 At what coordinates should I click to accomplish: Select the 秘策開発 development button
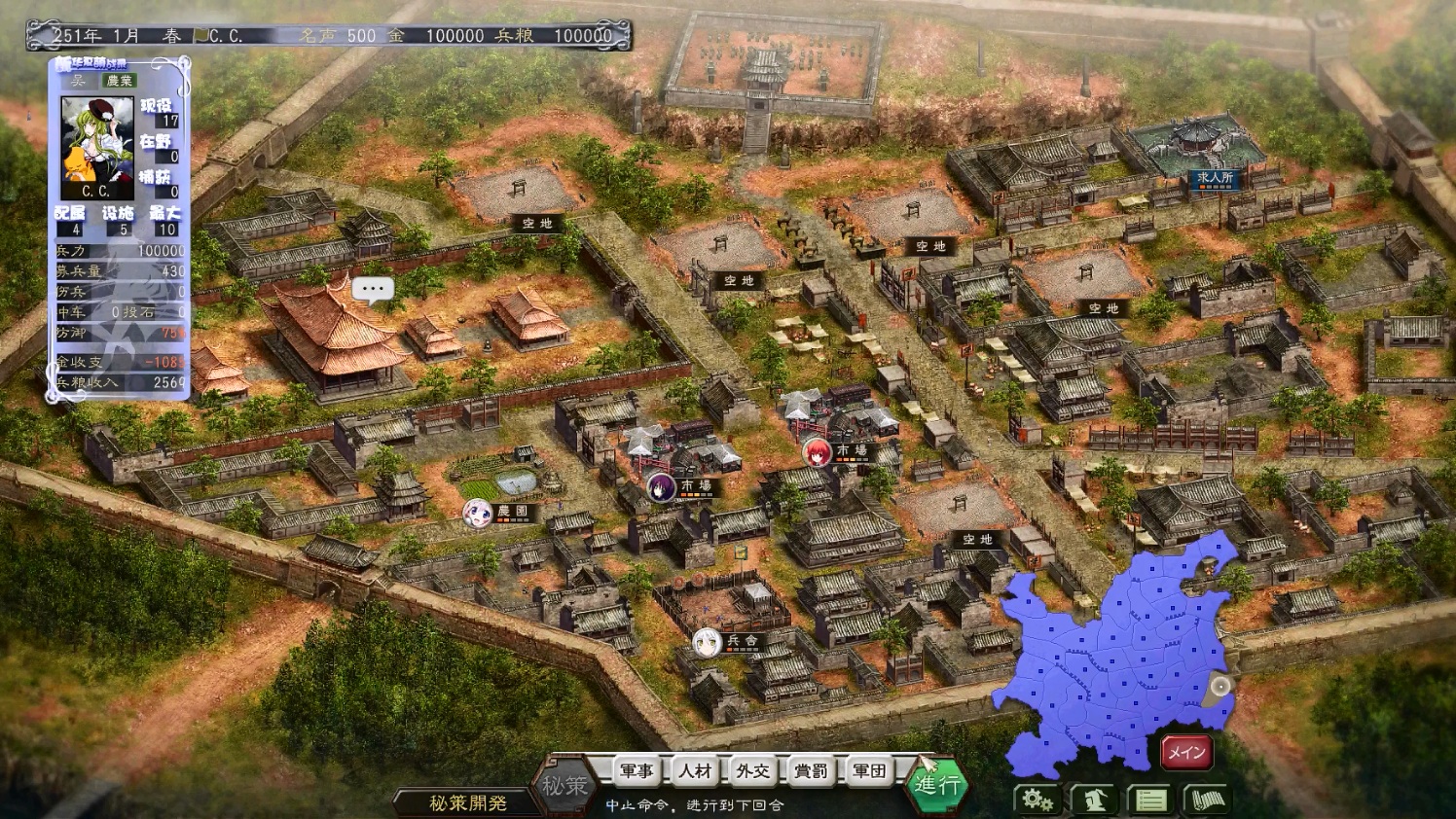[x=467, y=803]
